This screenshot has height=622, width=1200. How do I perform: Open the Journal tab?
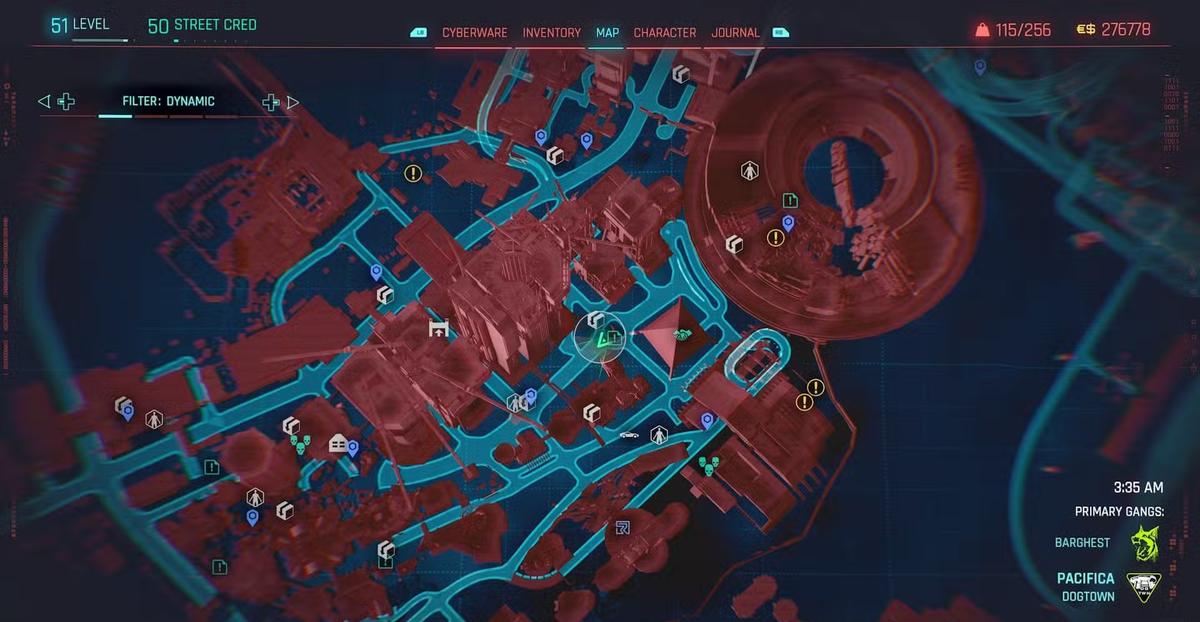point(735,33)
